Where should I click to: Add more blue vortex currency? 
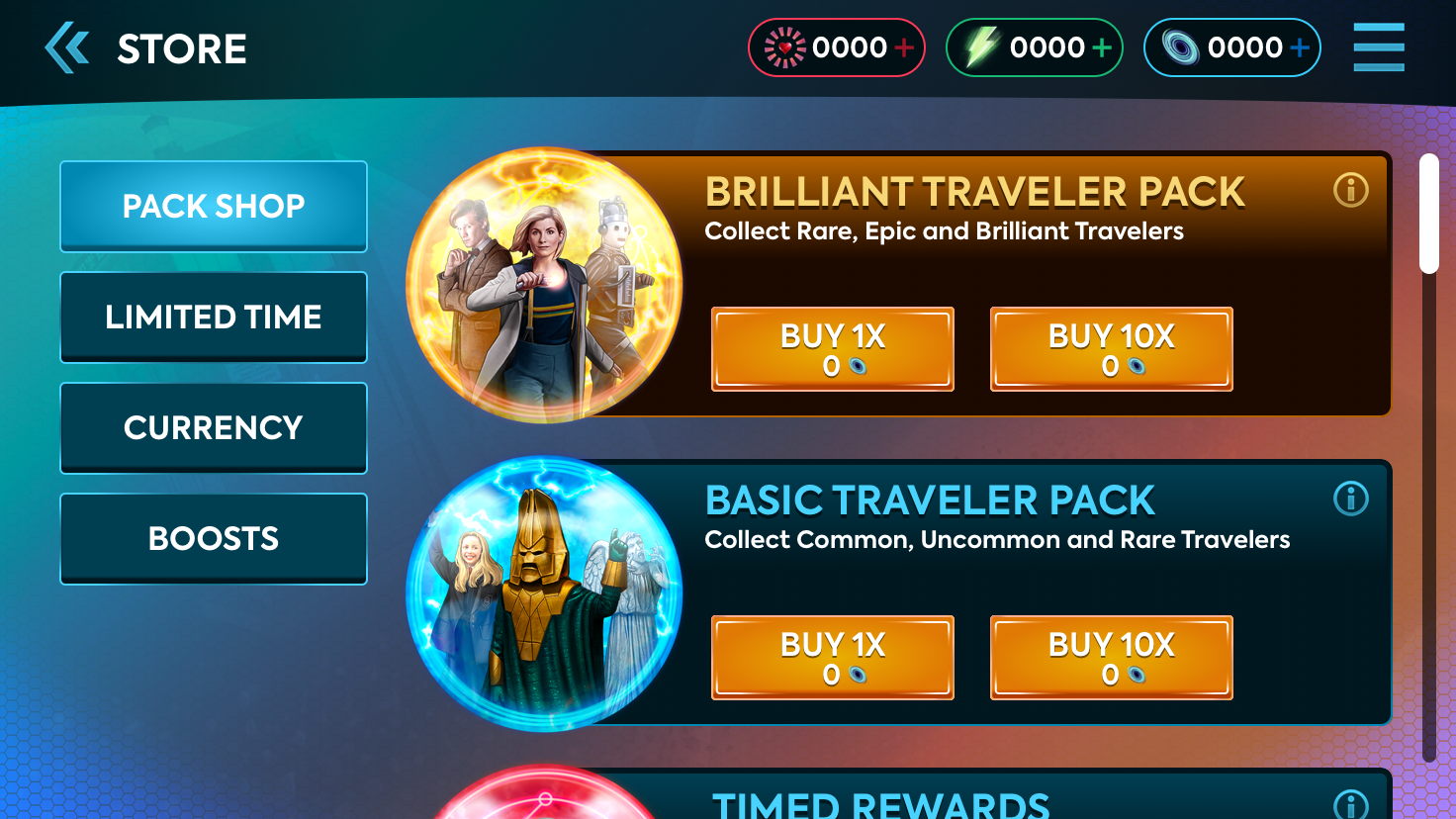[x=1300, y=47]
